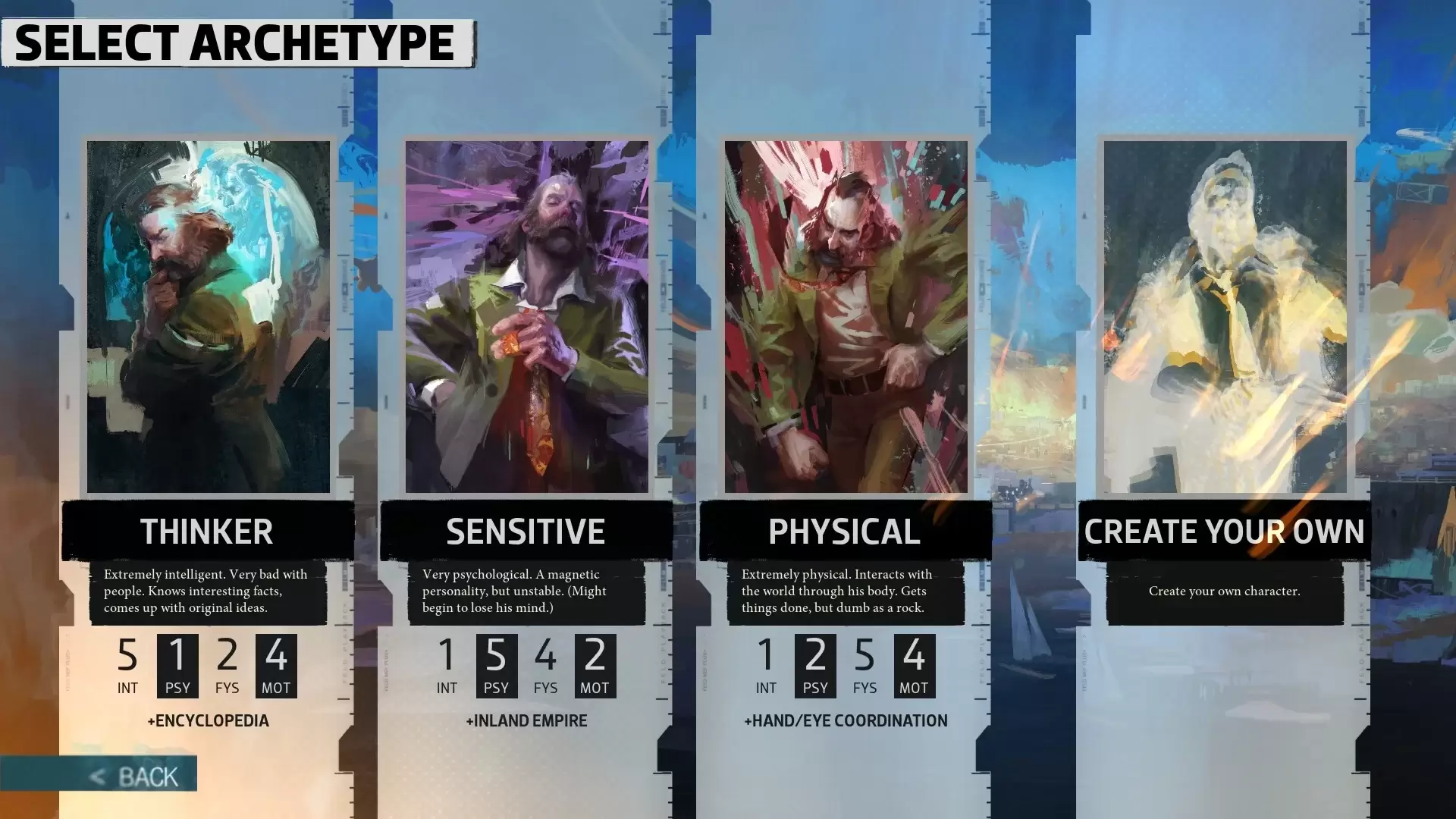
Task: Click the PHYSICAL title banner
Action: coord(843,531)
